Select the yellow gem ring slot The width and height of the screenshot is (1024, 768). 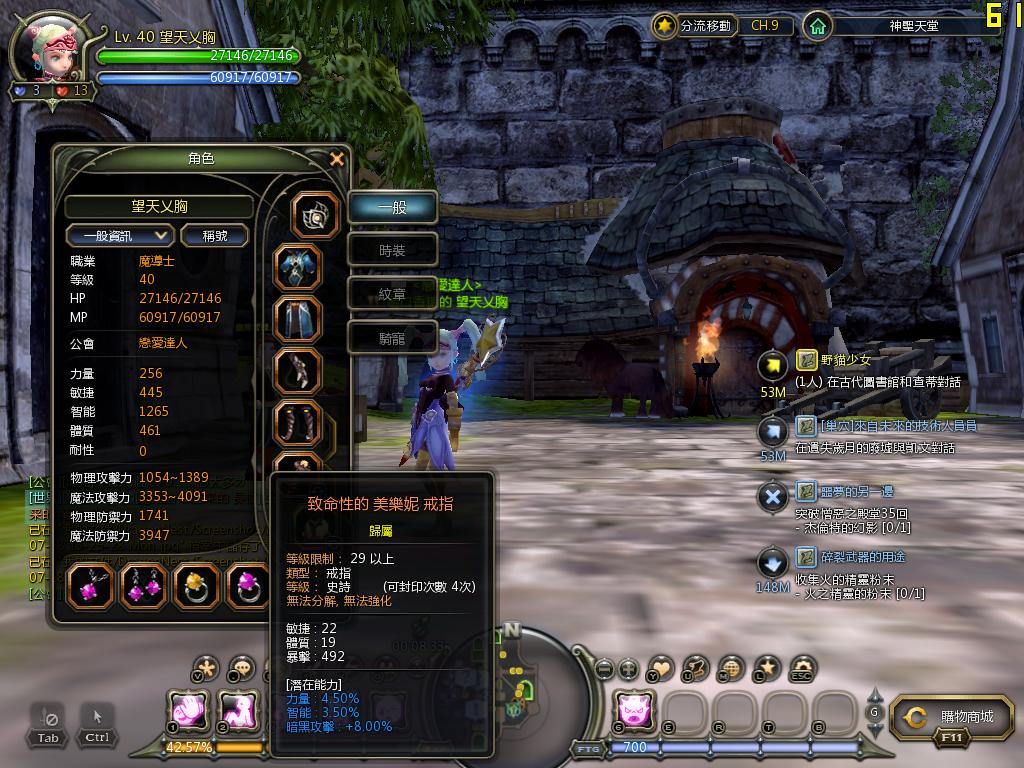(196, 586)
